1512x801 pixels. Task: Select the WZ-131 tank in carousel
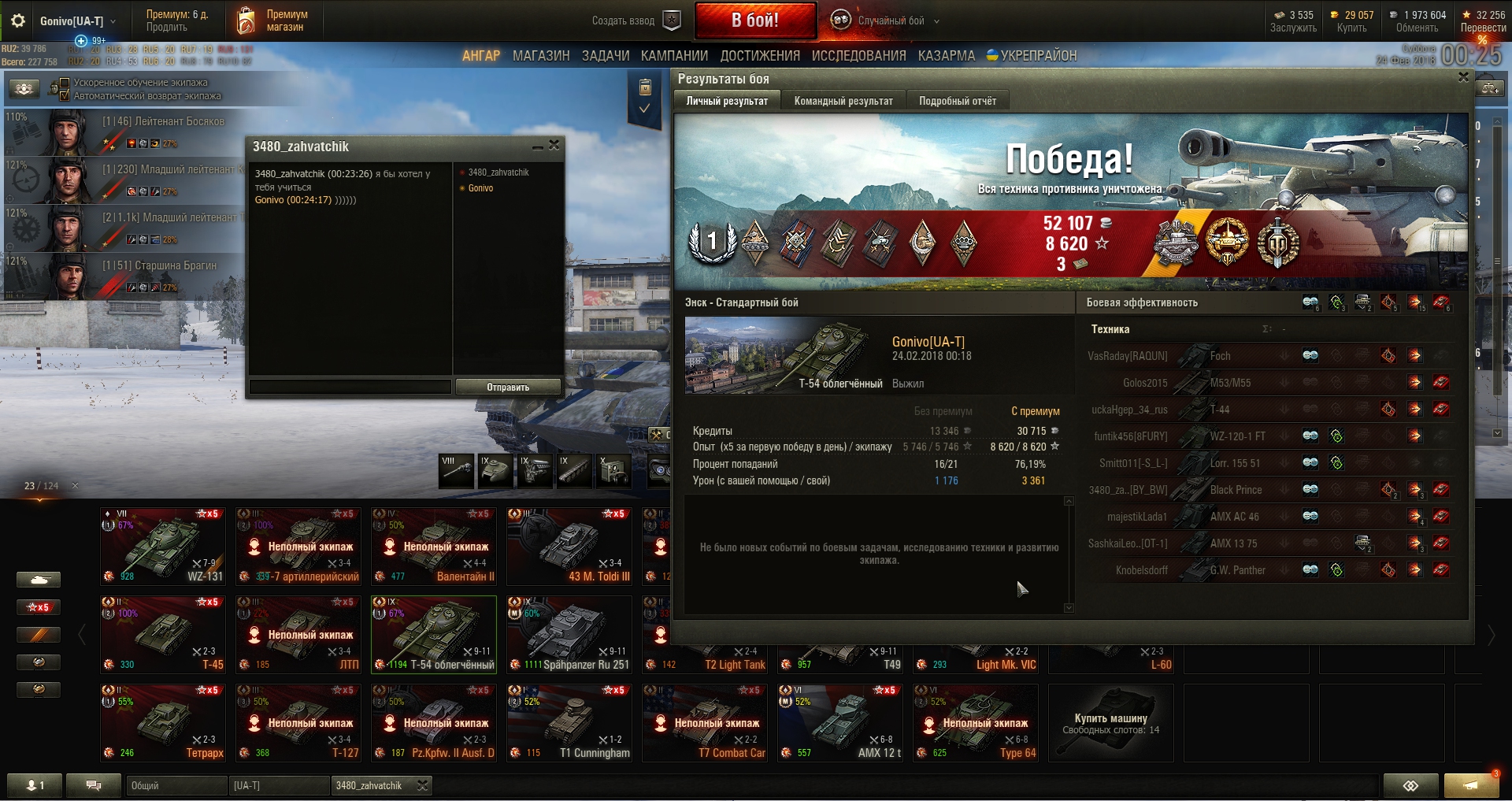(x=163, y=546)
